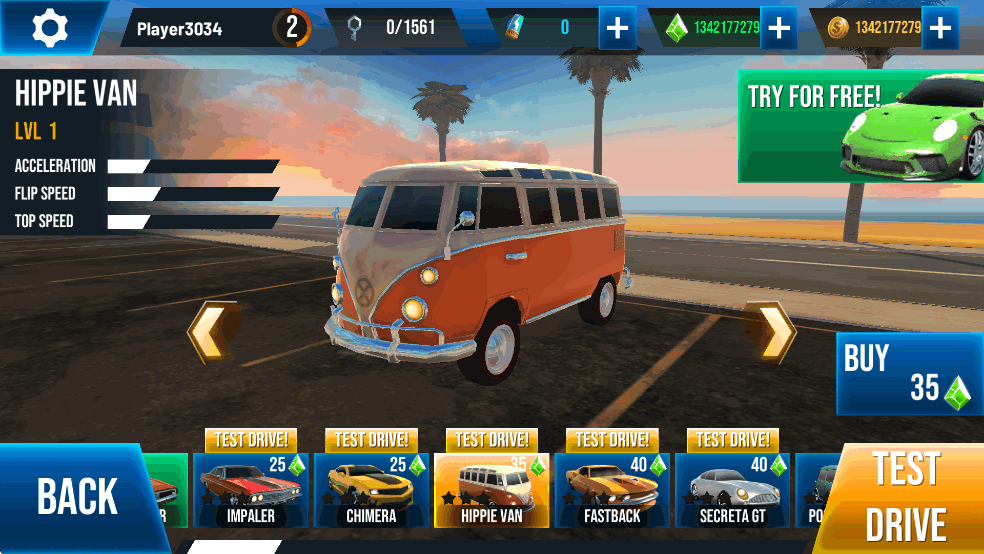The width and height of the screenshot is (984, 554).
Task: Open the Try For Free offer
Action: pyautogui.click(x=860, y=125)
